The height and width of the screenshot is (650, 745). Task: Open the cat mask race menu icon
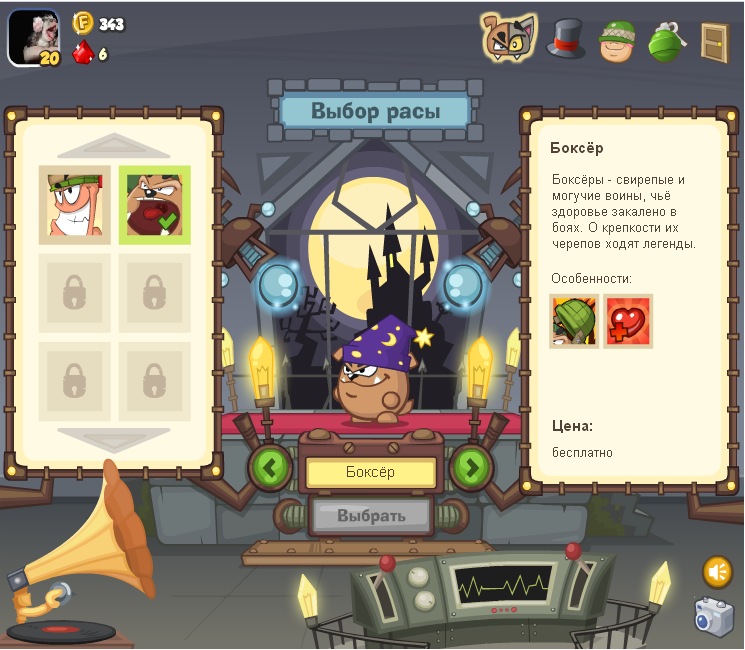point(508,38)
